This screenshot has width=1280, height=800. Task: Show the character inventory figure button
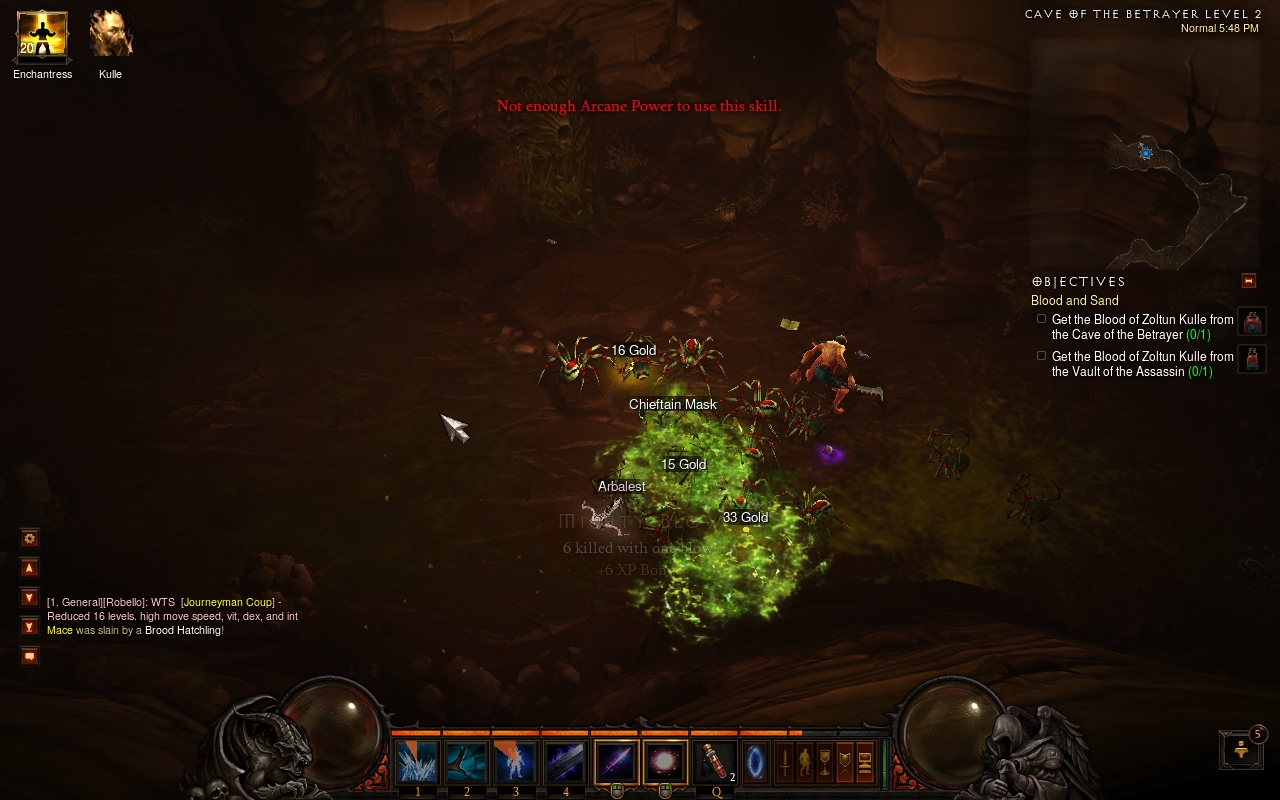pos(805,762)
